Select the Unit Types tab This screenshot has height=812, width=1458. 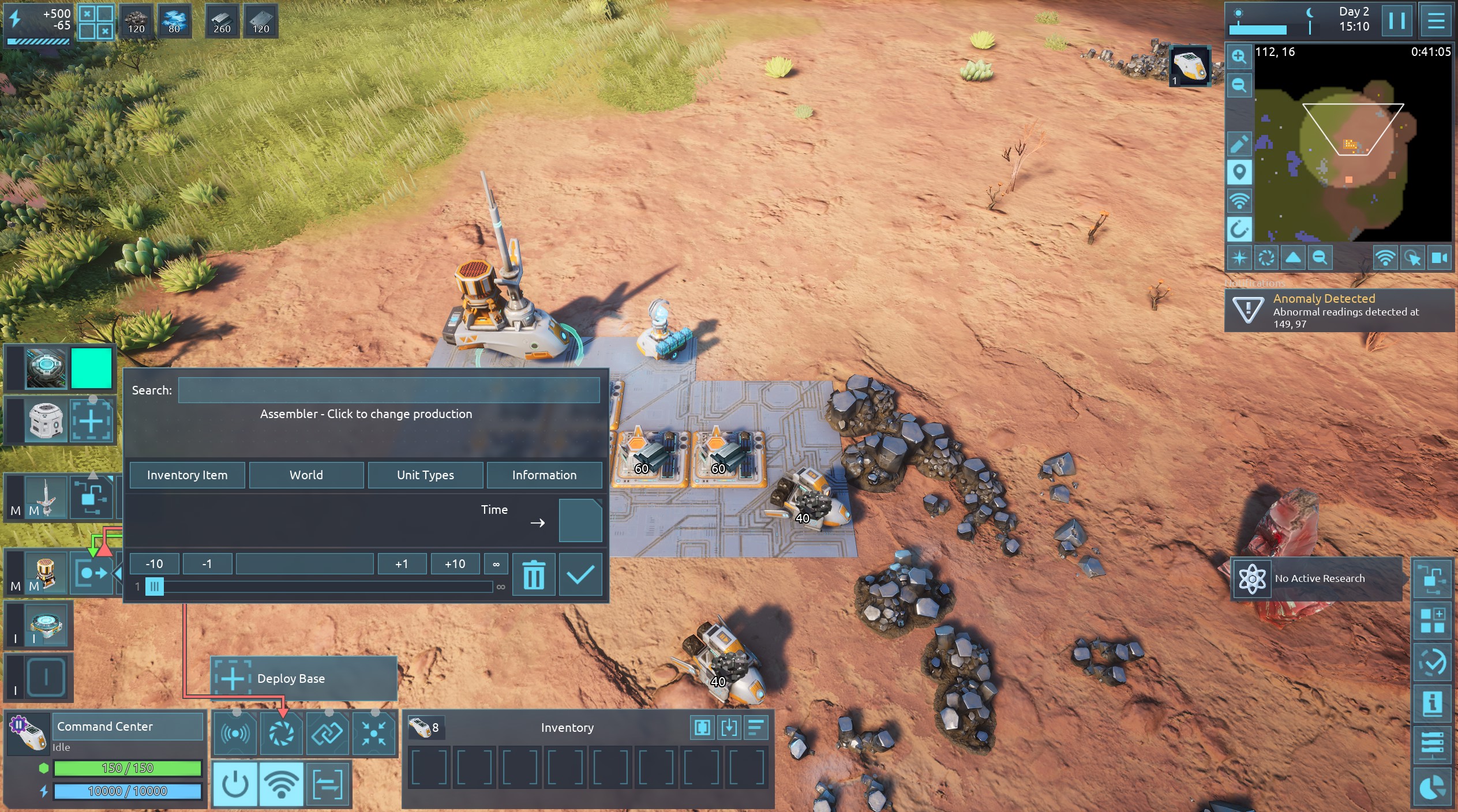click(425, 475)
